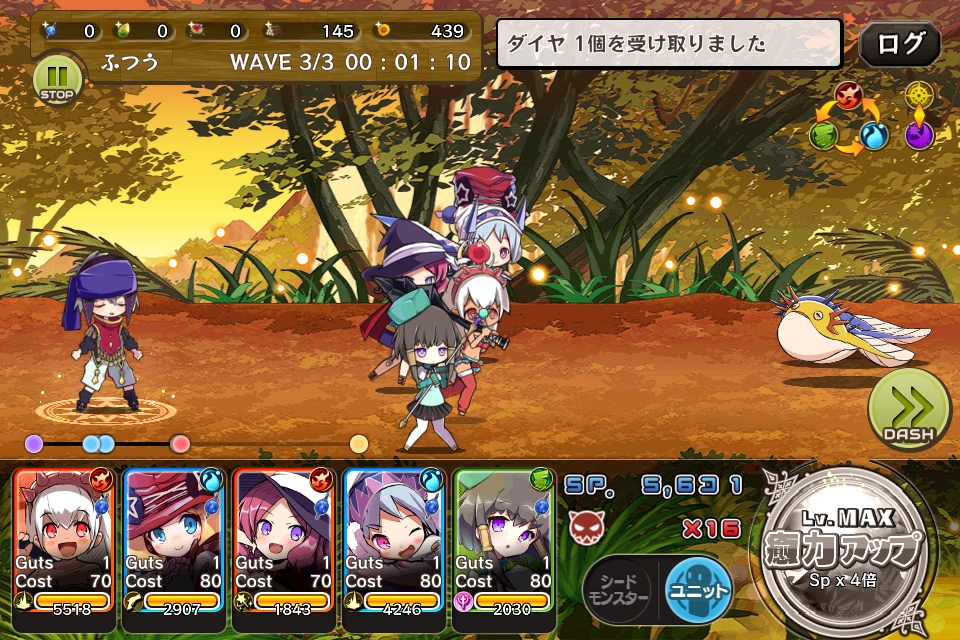
Task: Activate the DASH fast-forward button
Action: click(x=908, y=410)
